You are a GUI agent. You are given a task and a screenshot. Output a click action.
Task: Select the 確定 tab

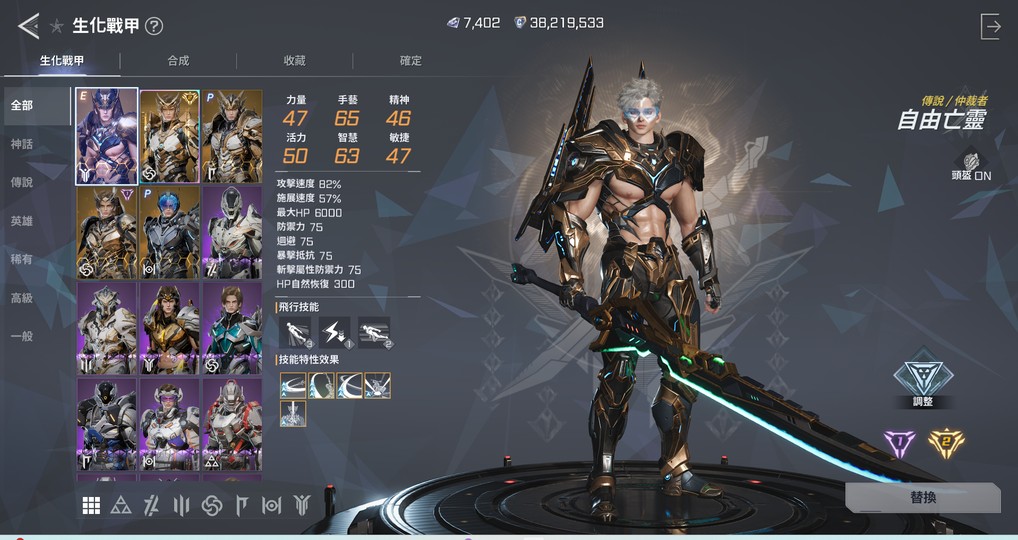tap(410, 61)
